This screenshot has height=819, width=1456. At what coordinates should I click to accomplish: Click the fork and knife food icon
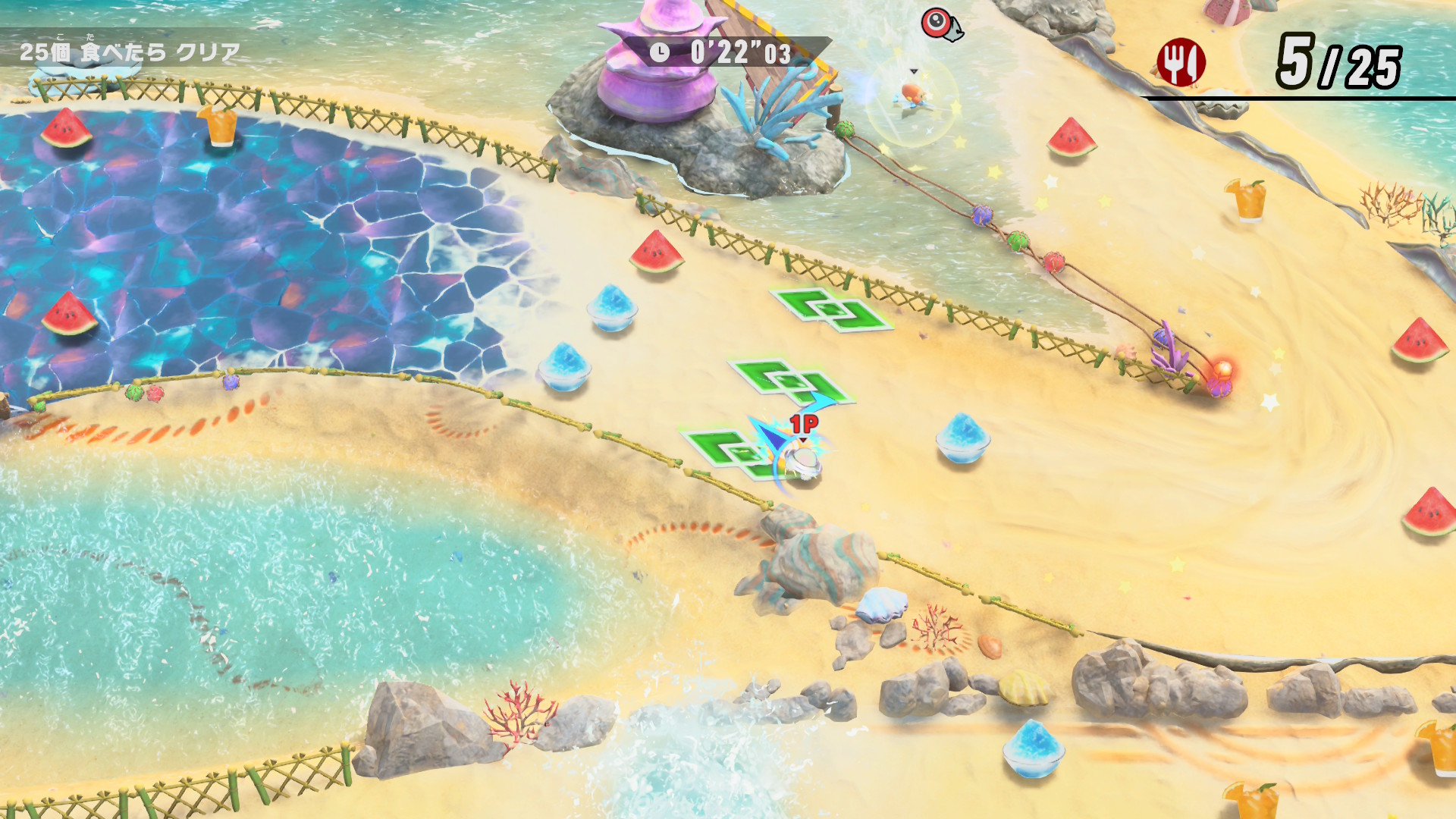[x=1180, y=63]
